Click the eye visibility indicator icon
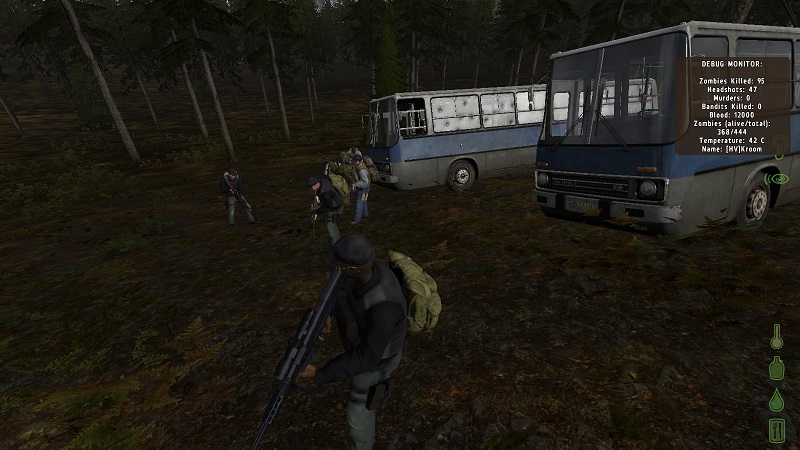The width and height of the screenshot is (800, 450). click(778, 179)
